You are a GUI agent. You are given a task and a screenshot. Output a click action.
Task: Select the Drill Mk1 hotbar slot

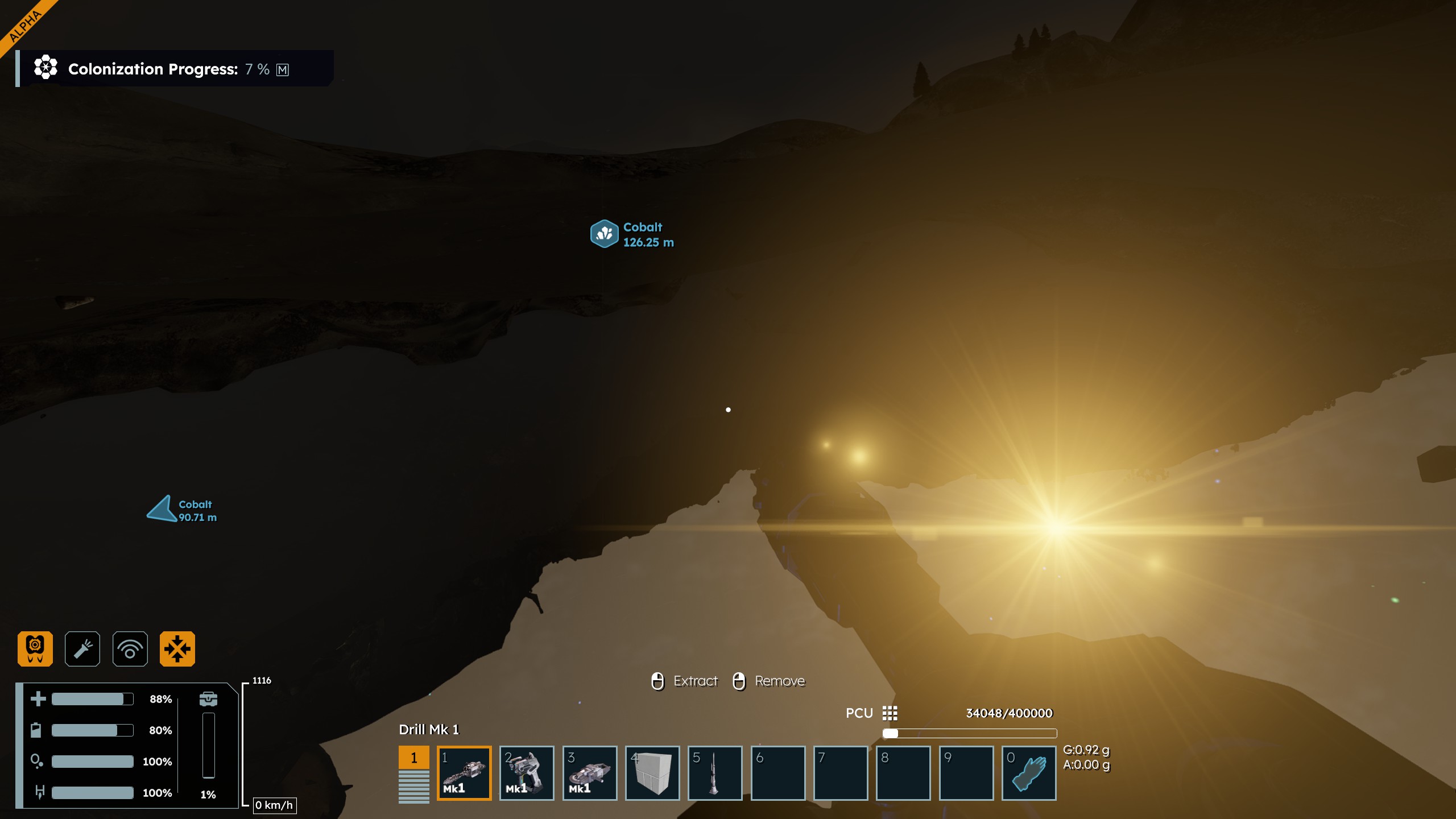tap(464, 772)
